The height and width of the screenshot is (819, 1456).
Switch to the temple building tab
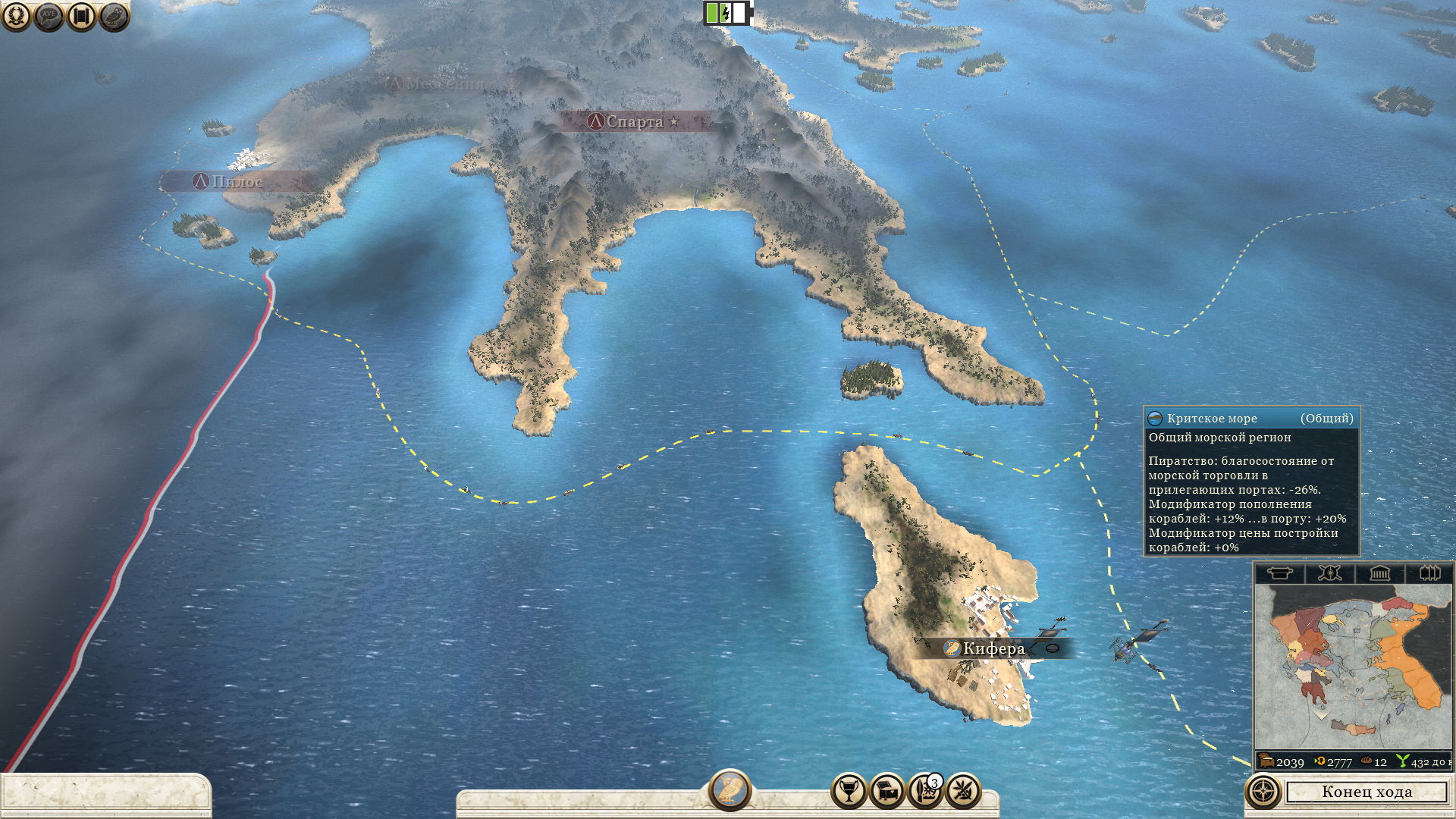[1379, 573]
